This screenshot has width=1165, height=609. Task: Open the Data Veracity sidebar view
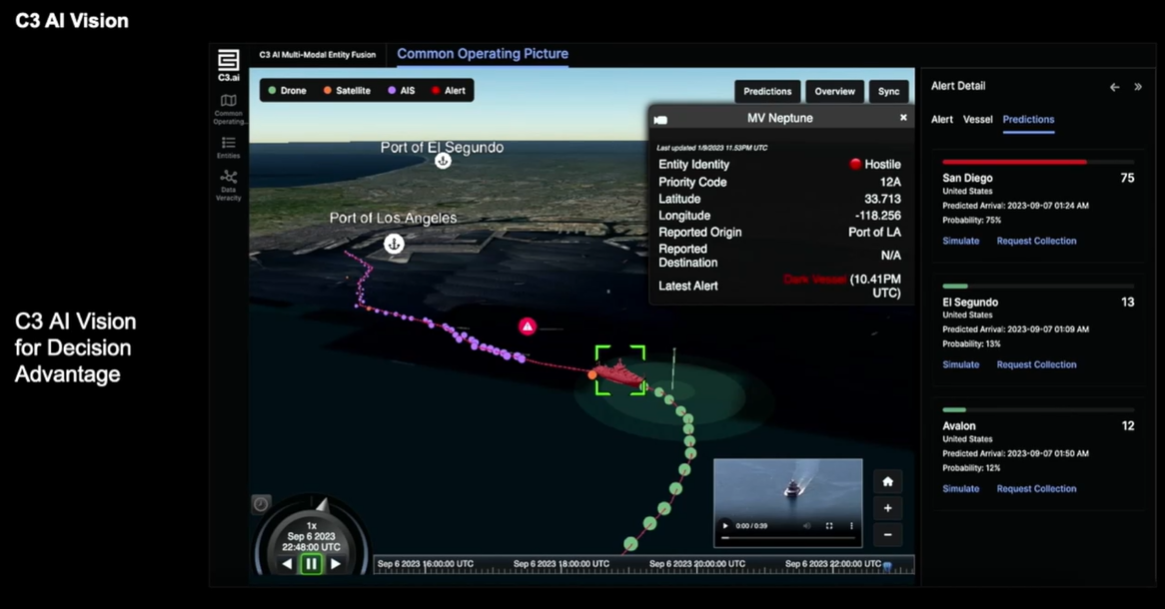229,184
